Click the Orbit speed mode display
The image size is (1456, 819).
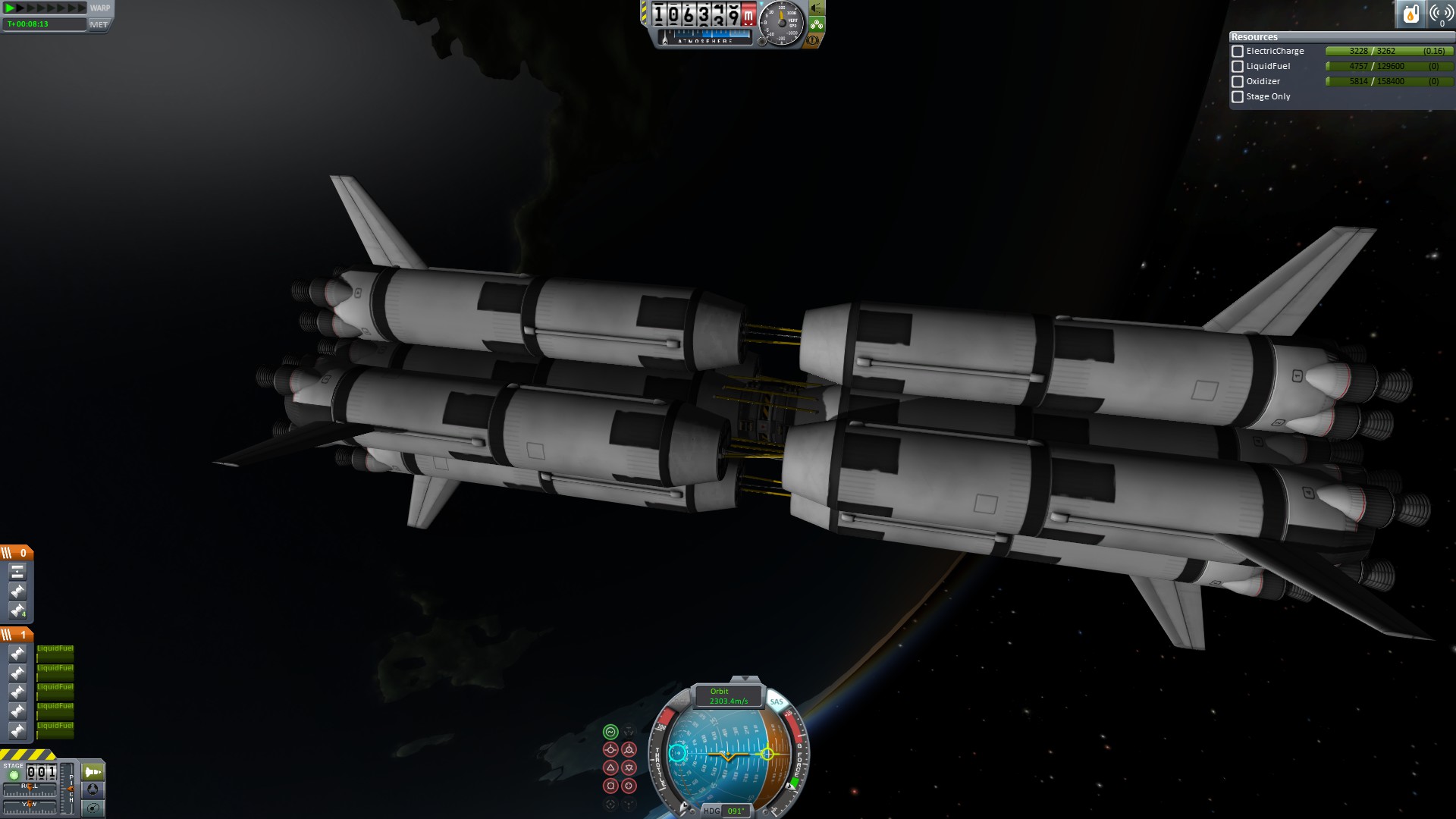(728, 696)
